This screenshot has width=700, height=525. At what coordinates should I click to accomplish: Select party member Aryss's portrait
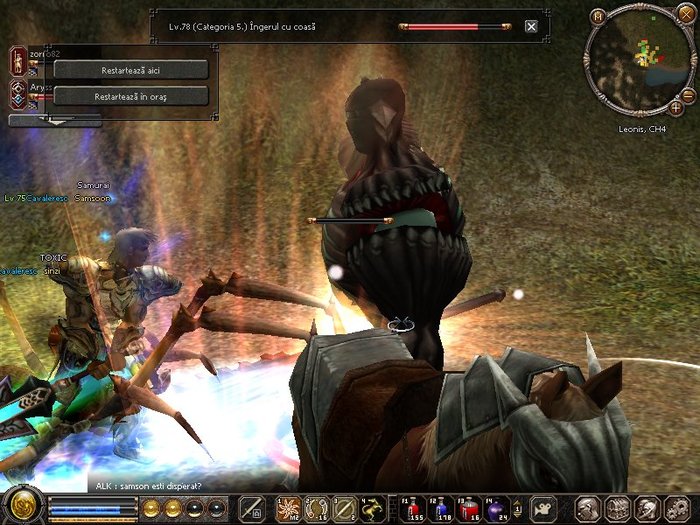17,94
